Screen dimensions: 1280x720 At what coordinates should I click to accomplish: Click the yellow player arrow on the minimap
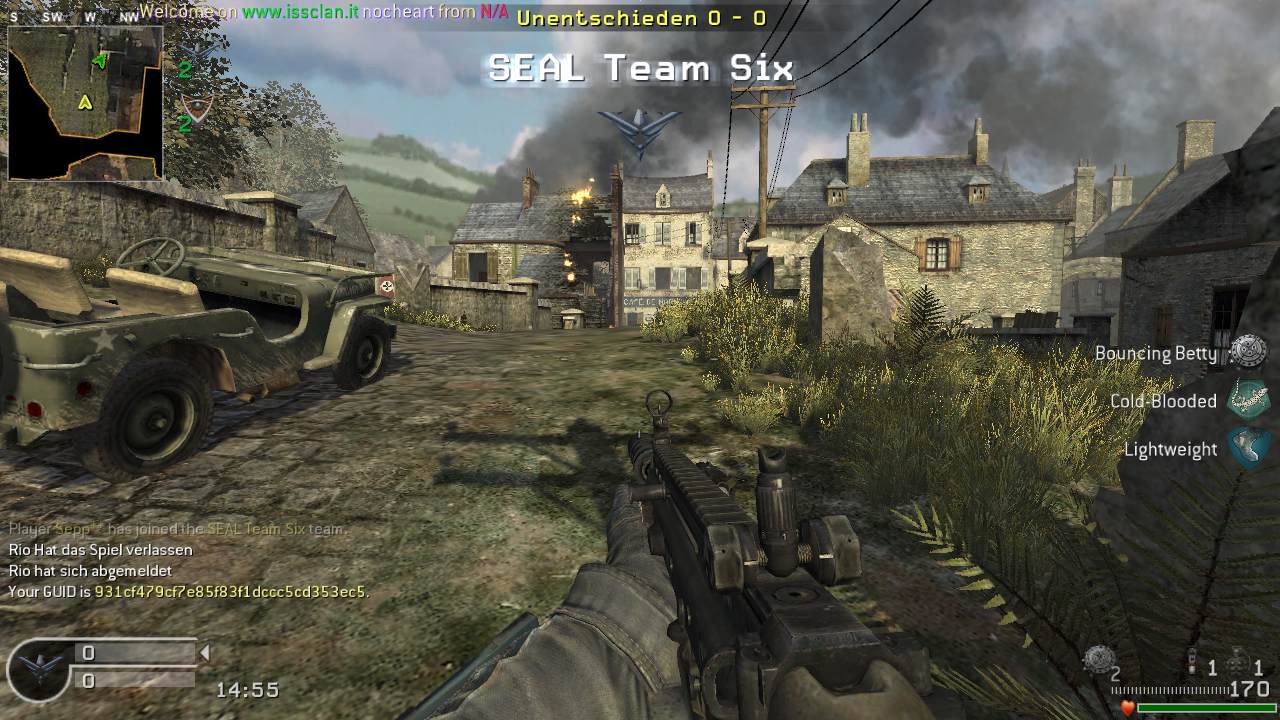(x=86, y=101)
